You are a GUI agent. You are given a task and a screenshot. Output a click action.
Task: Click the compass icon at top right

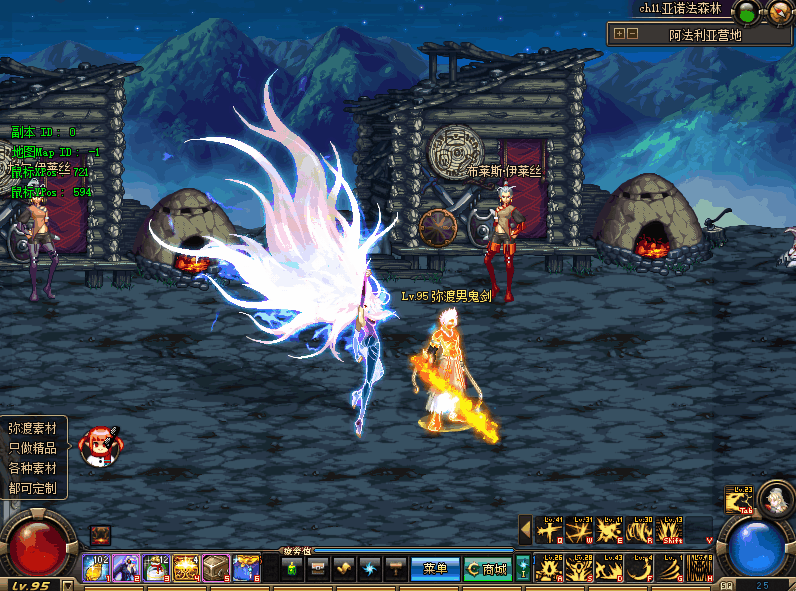click(x=780, y=12)
